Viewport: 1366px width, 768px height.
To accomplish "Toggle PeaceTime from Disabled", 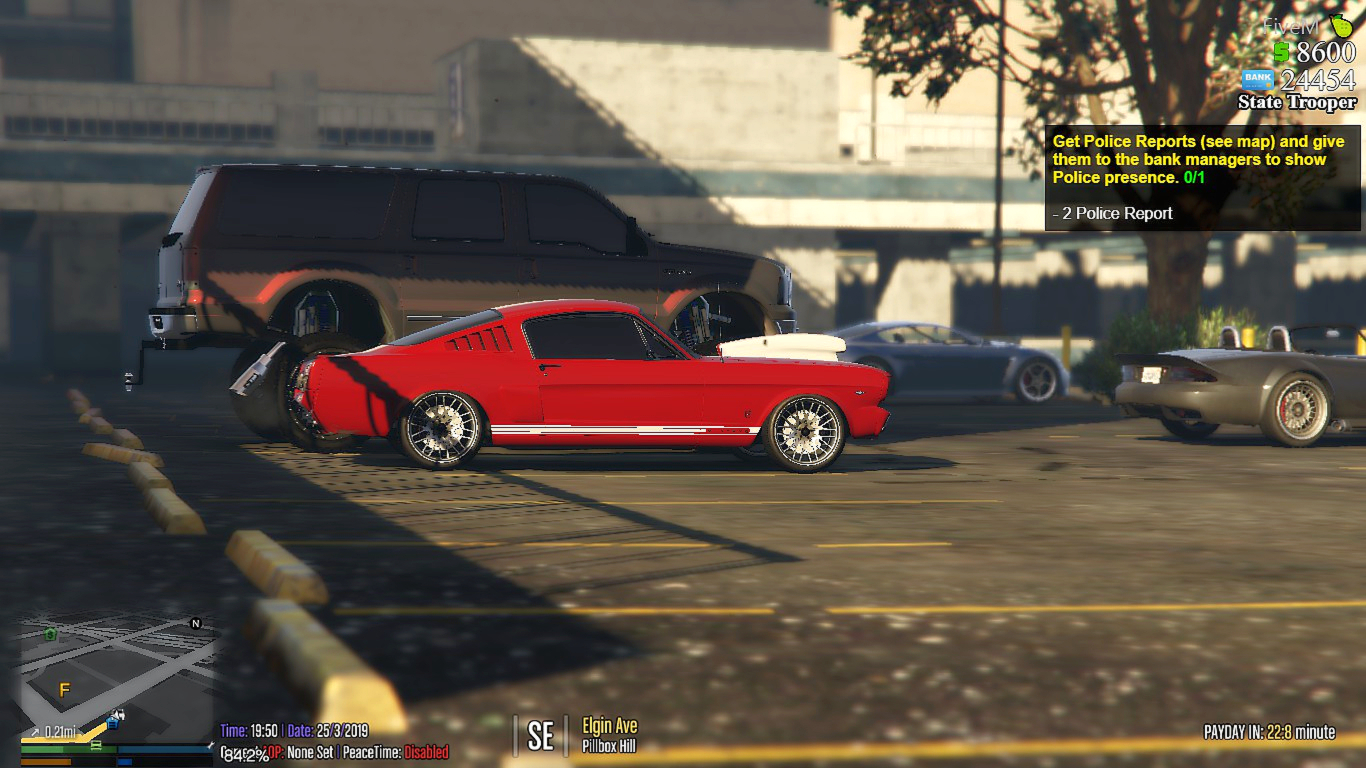I will pos(425,752).
